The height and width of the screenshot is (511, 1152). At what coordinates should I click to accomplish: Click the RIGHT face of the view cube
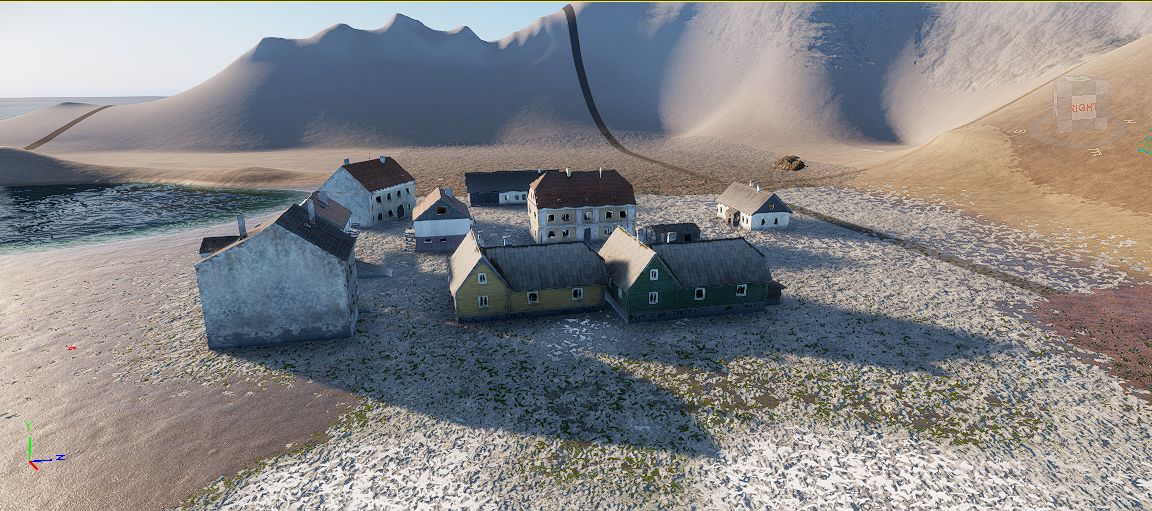point(1084,109)
